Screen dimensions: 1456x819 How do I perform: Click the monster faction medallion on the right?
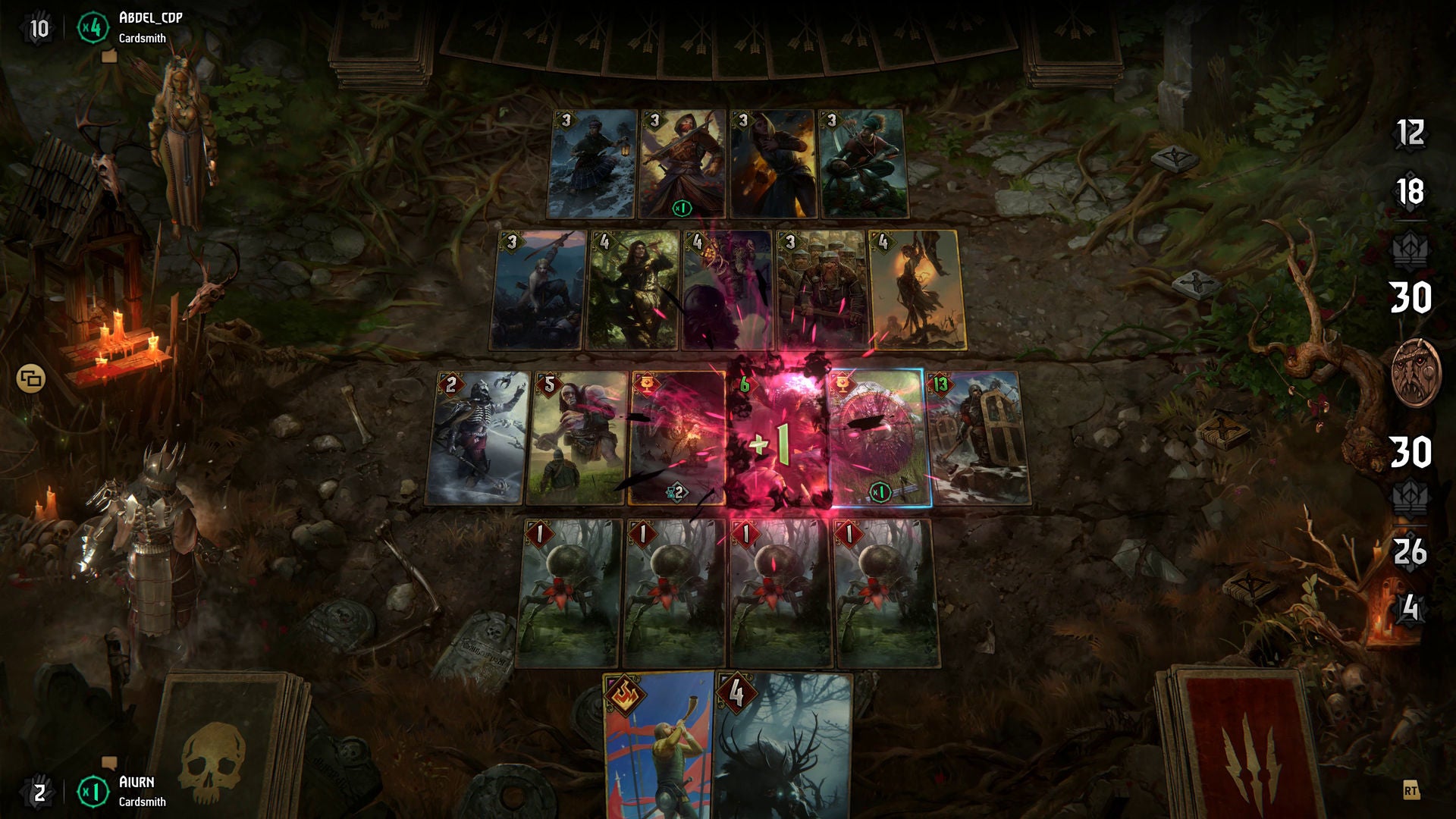pos(1415,371)
